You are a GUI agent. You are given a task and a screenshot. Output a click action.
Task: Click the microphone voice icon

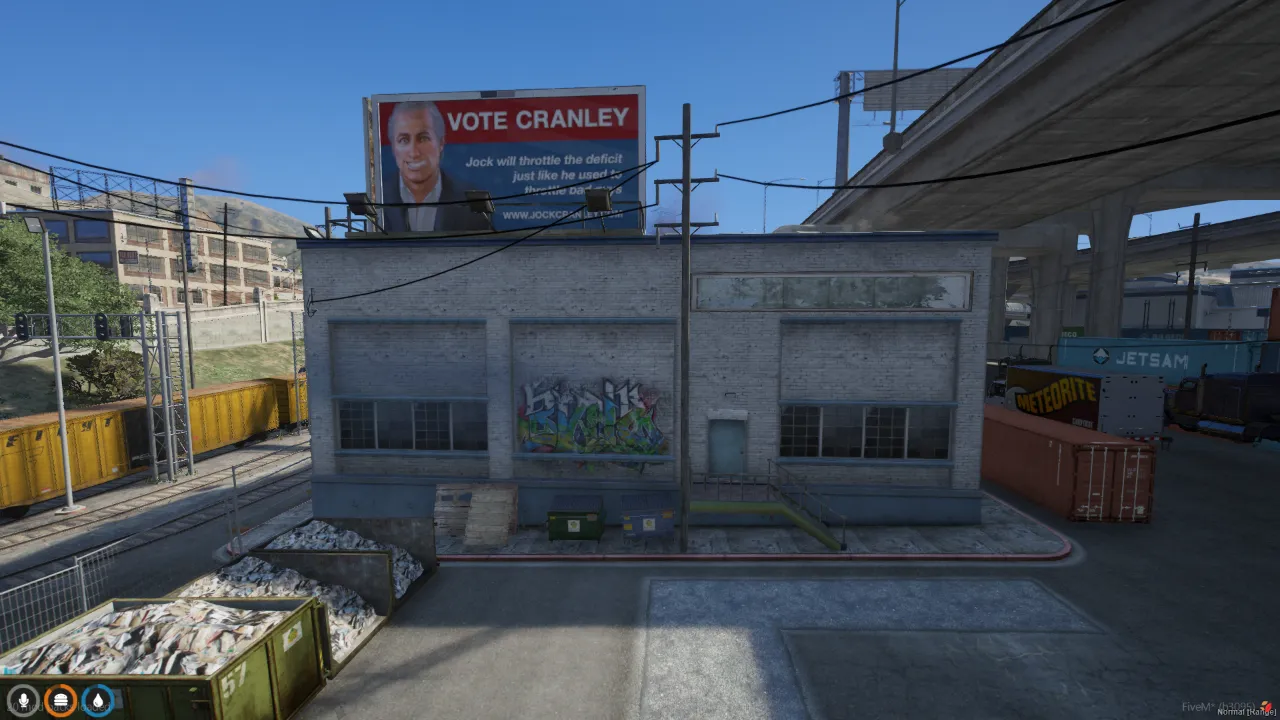[x=22, y=699]
